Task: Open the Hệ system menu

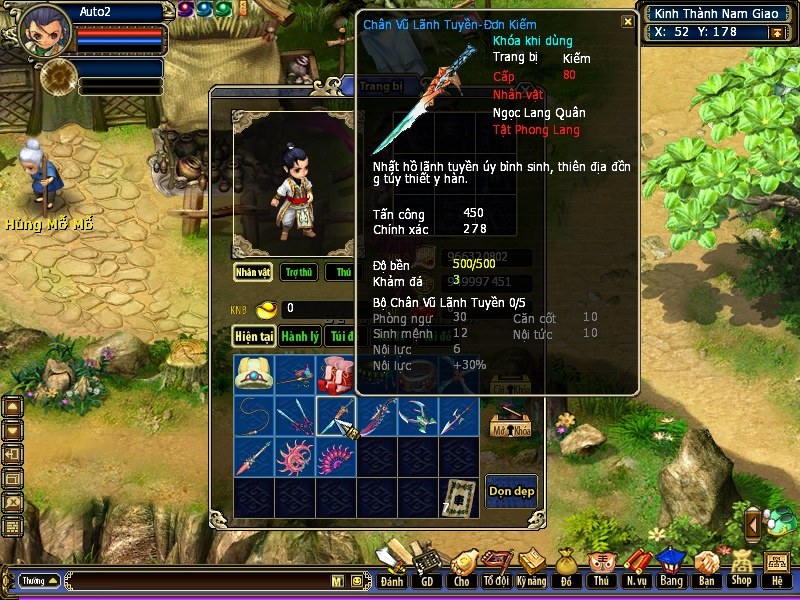Action: pos(776,566)
